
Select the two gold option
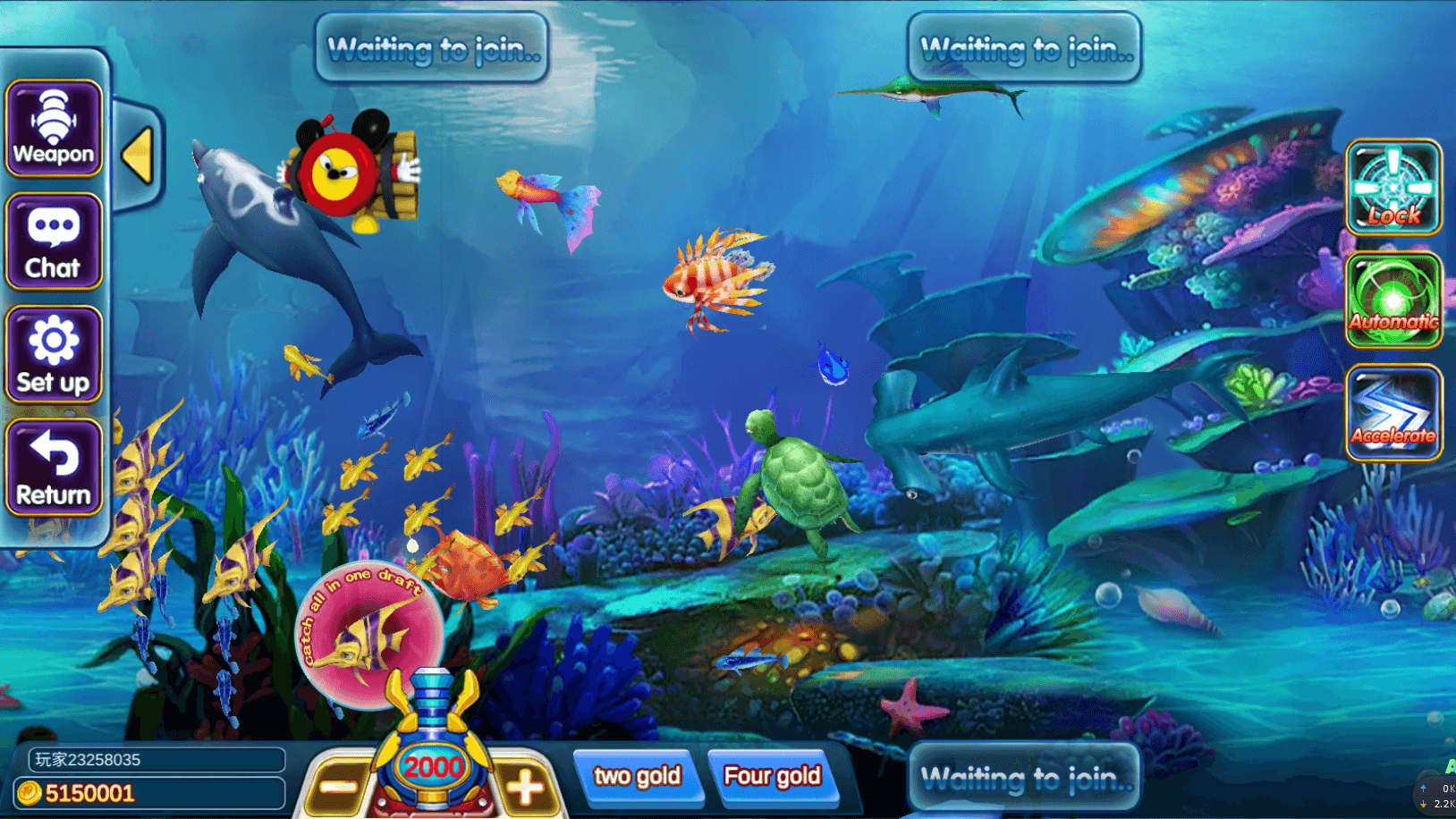[637, 776]
